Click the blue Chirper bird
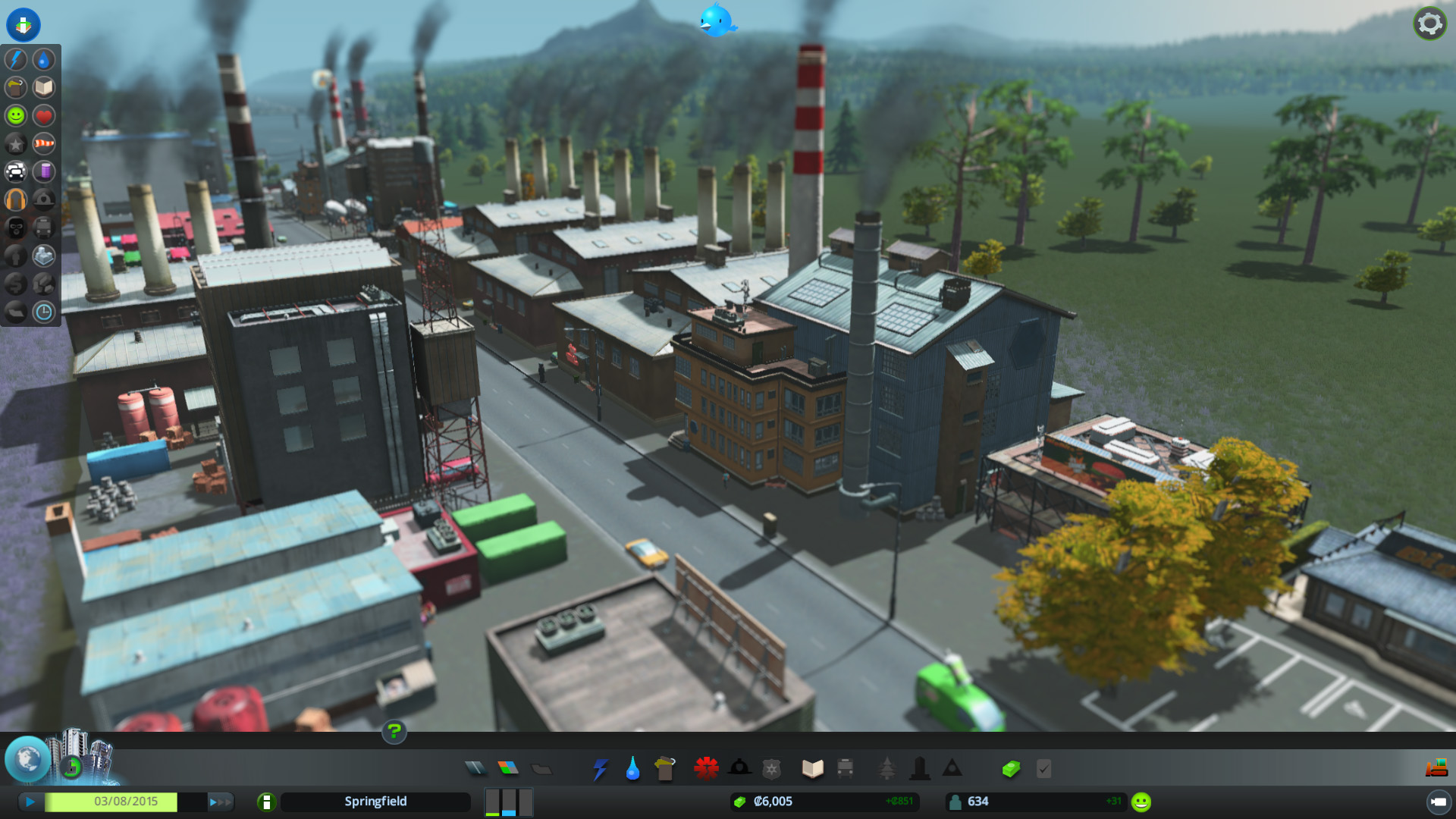 tap(717, 20)
